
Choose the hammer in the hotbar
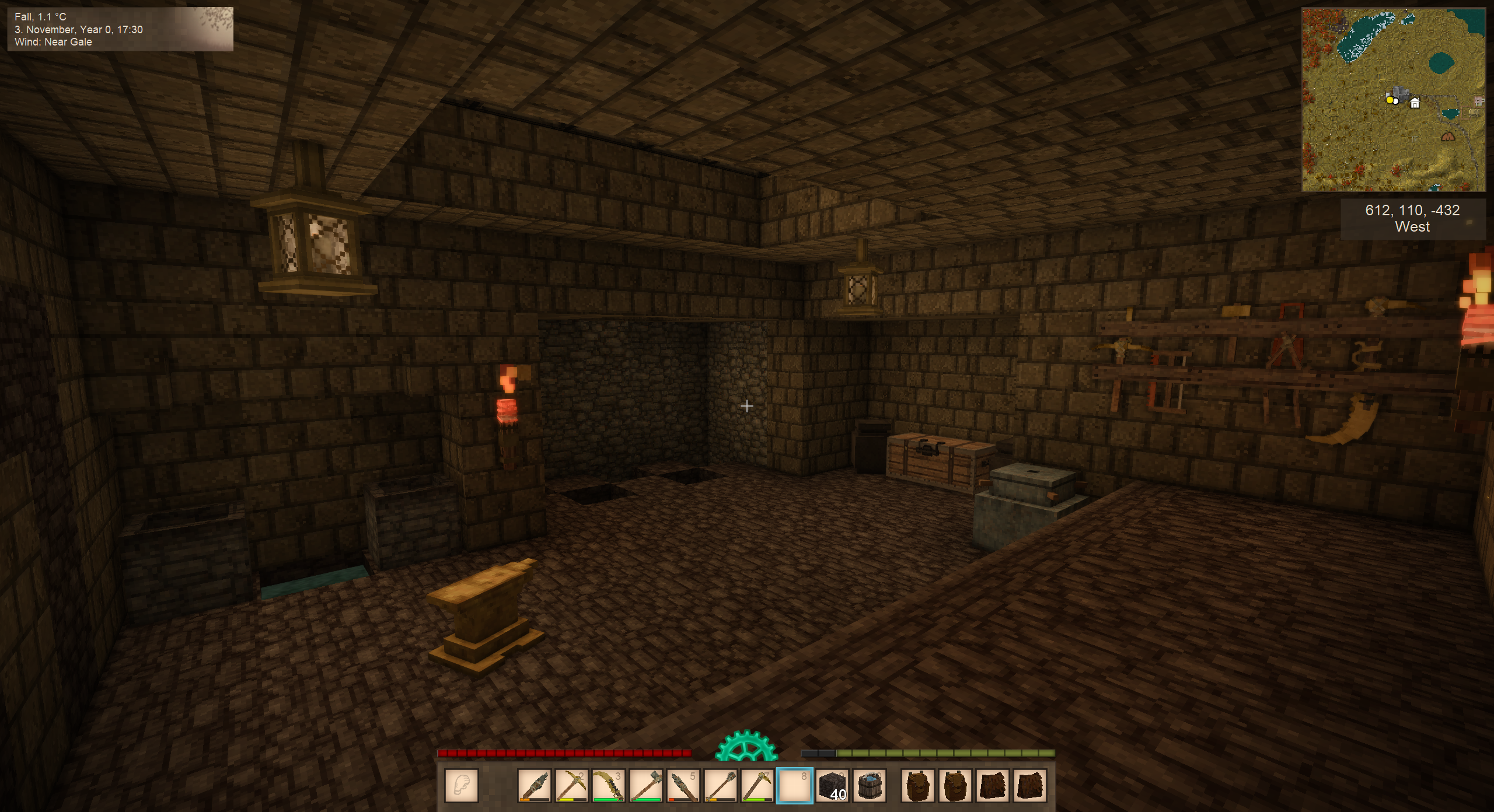point(720,785)
